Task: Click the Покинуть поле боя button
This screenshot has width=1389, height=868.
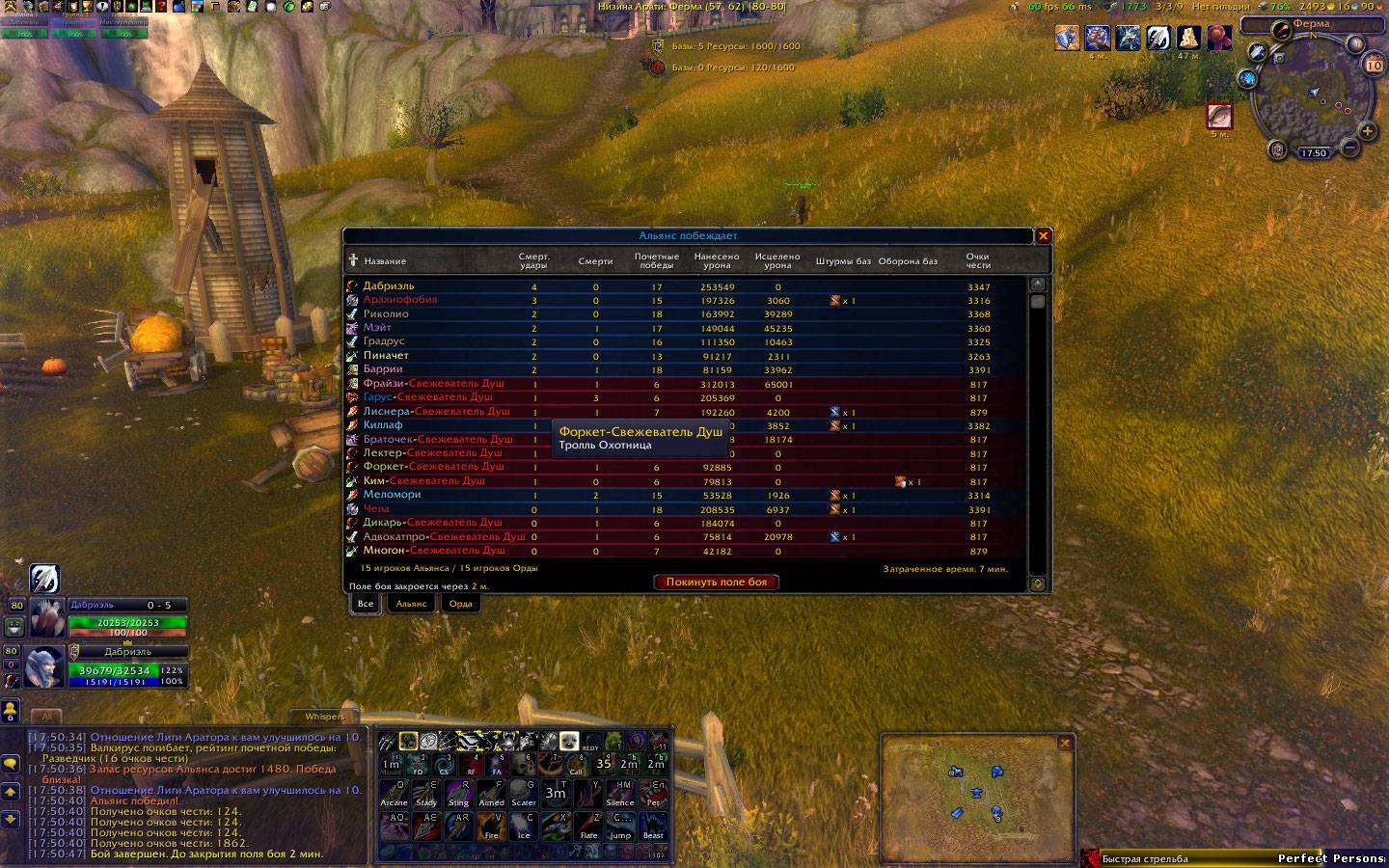Action: point(716,582)
